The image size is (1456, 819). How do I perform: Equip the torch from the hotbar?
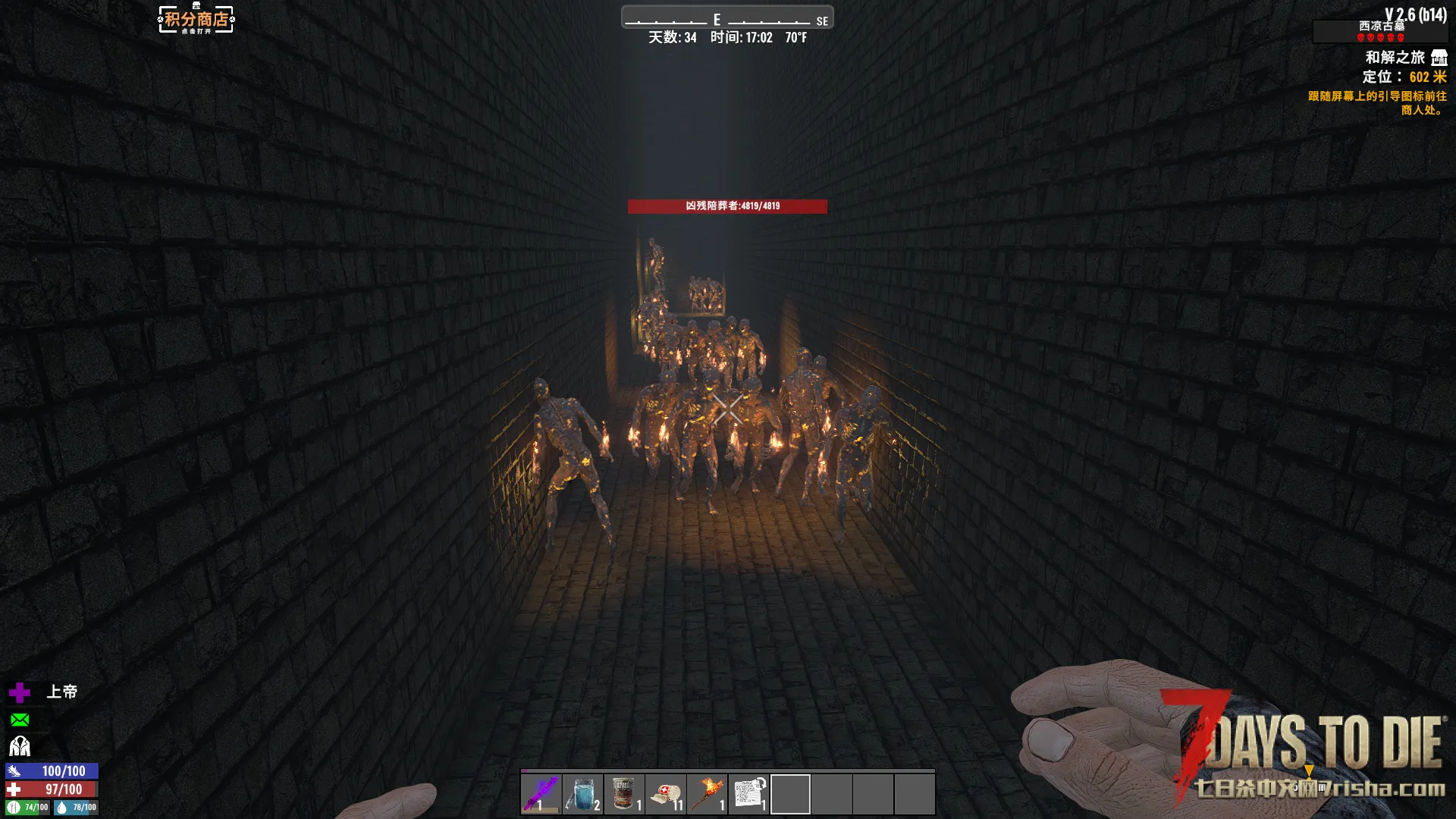click(x=708, y=793)
